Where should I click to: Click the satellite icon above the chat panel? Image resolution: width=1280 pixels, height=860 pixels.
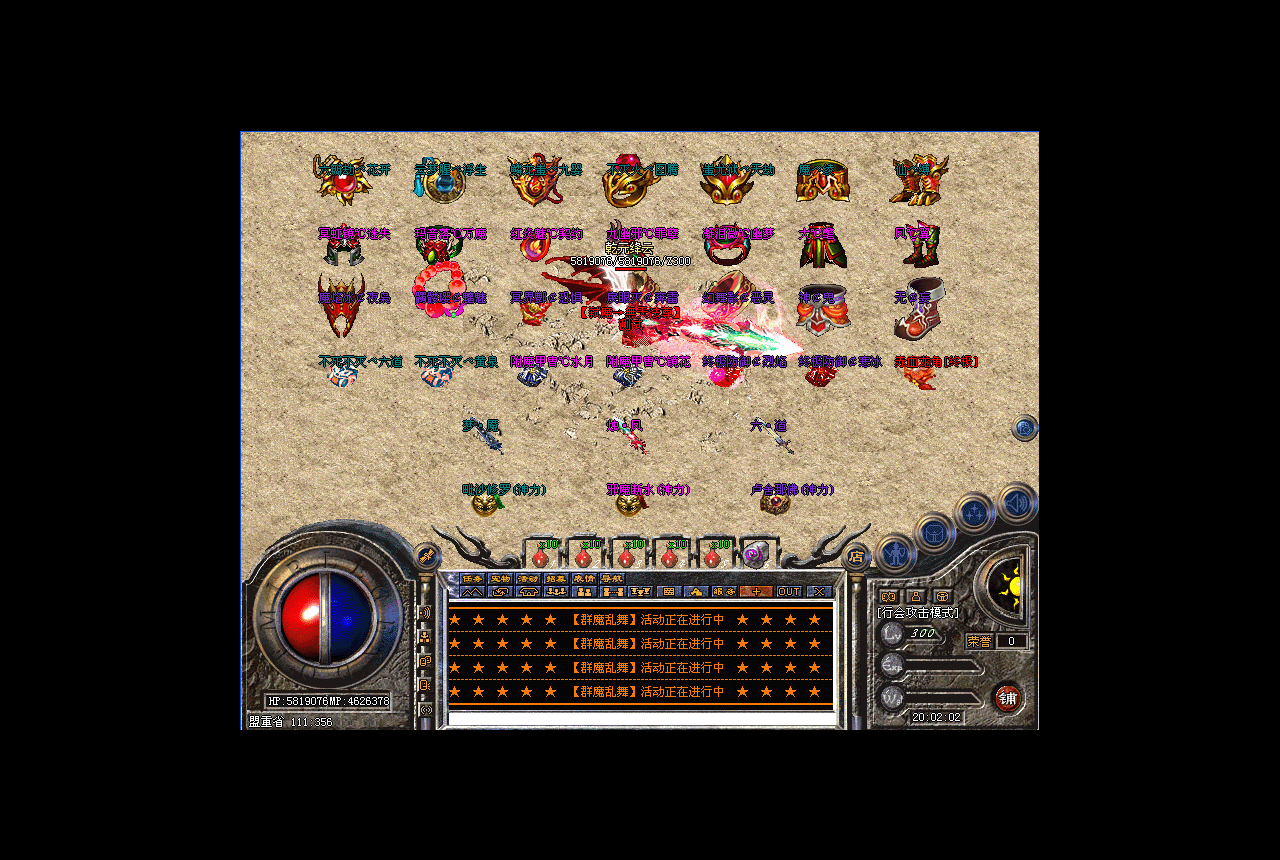point(427,555)
